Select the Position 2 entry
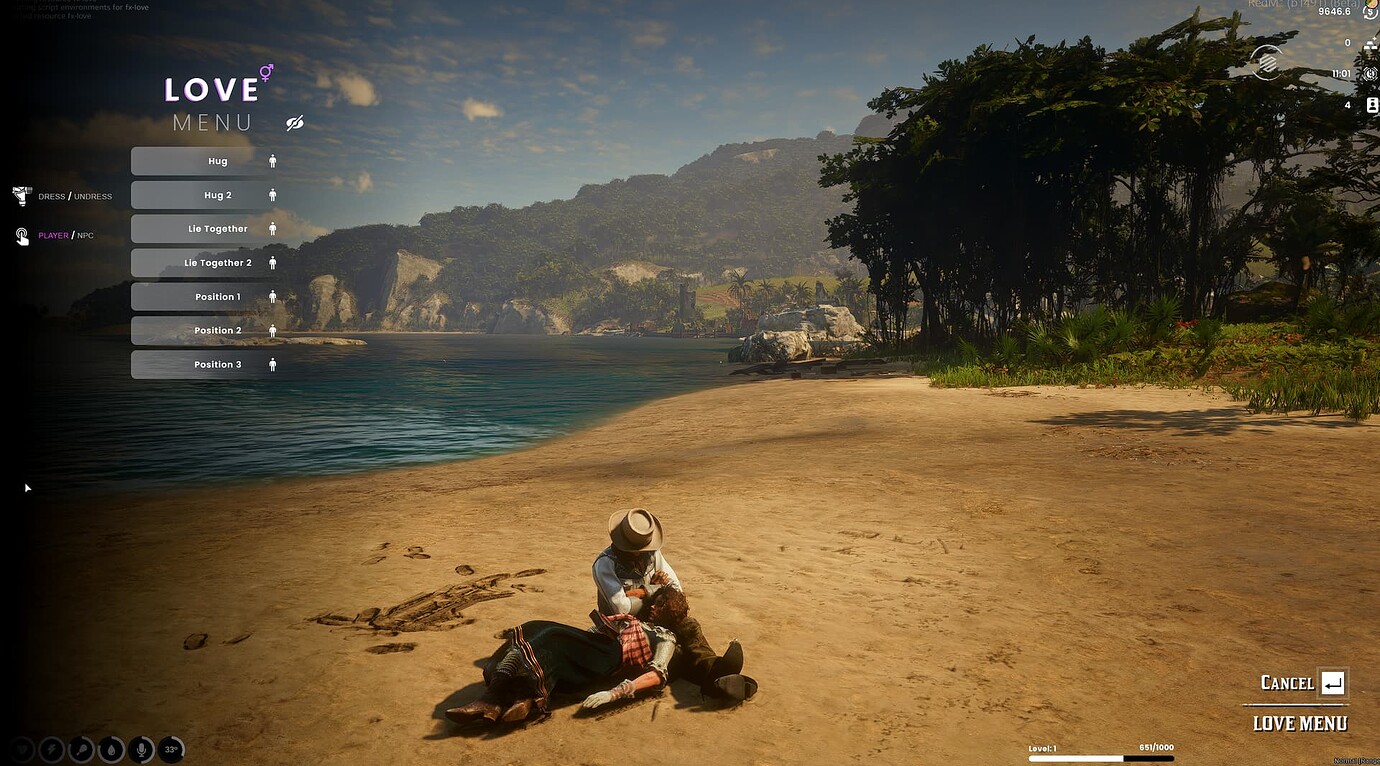This screenshot has width=1380, height=766. 206,331
